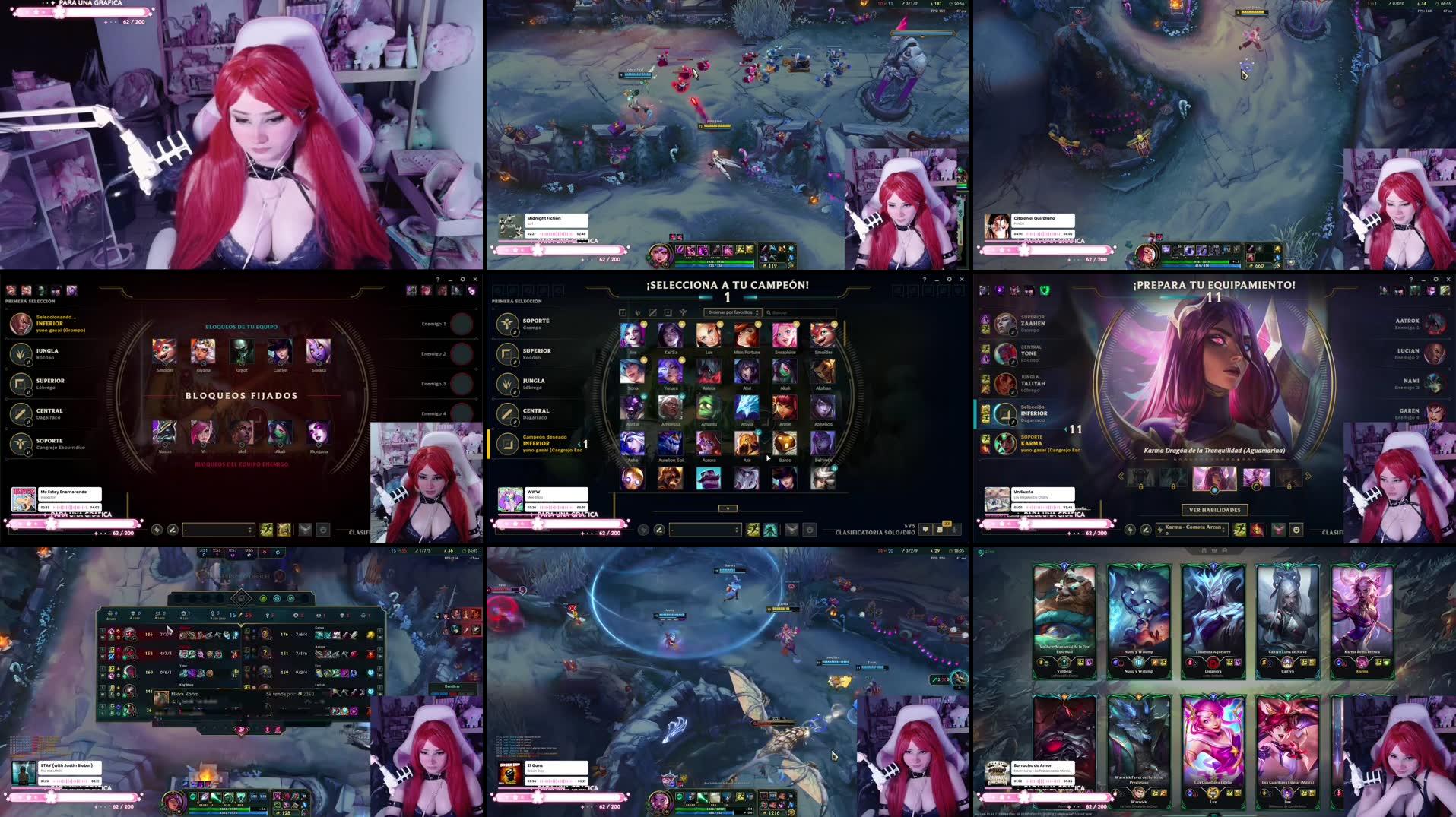1456x817 pixels.
Task: Toggle the padlock on the locked Karma skin
Action: coord(1140,487)
